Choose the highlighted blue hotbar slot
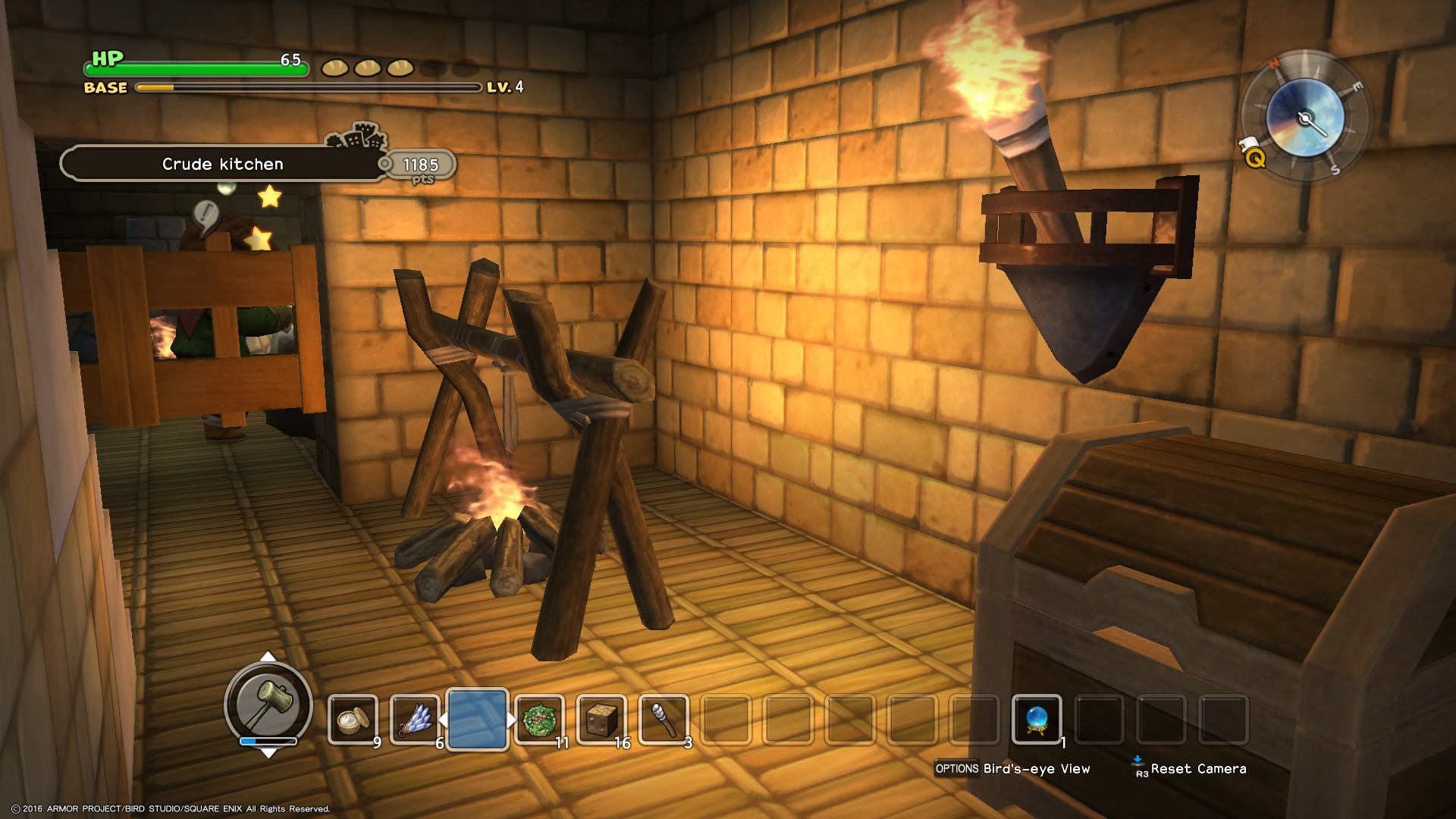The height and width of the screenshot is (819, 1456). pos(477,719)
